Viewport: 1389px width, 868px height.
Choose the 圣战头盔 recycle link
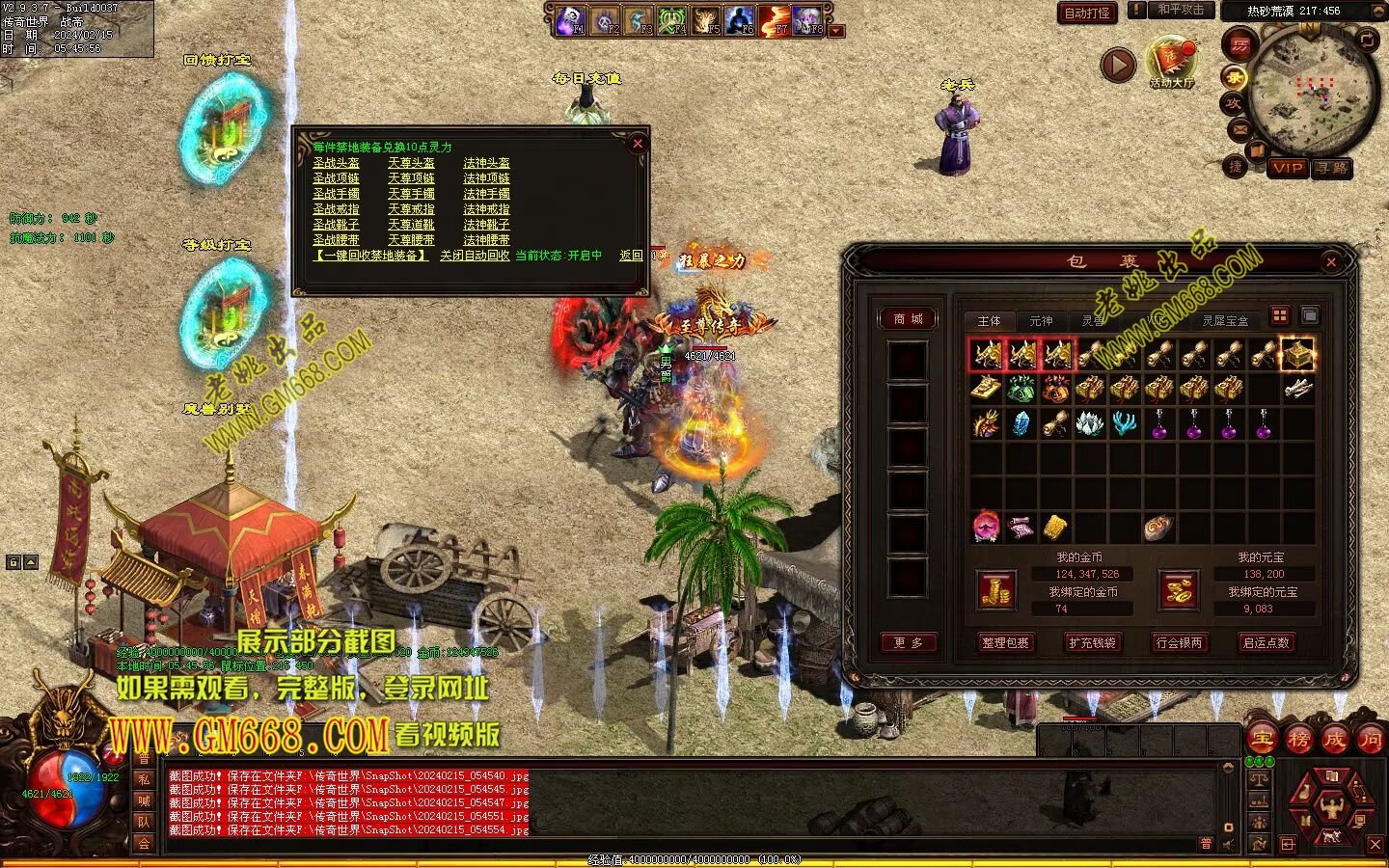click(x=336, y=163)
